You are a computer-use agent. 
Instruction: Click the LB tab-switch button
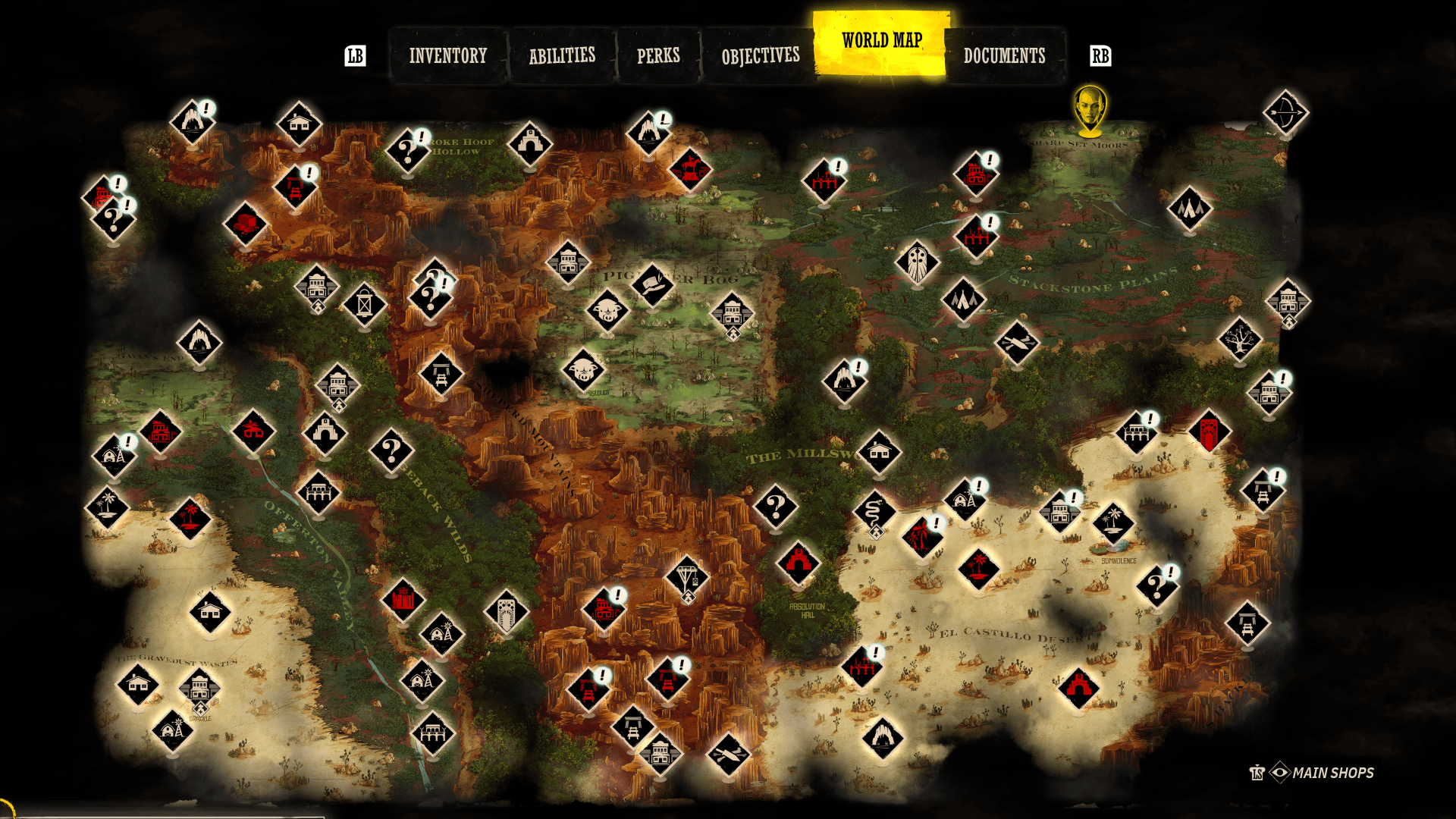click(x=356, y=55)
